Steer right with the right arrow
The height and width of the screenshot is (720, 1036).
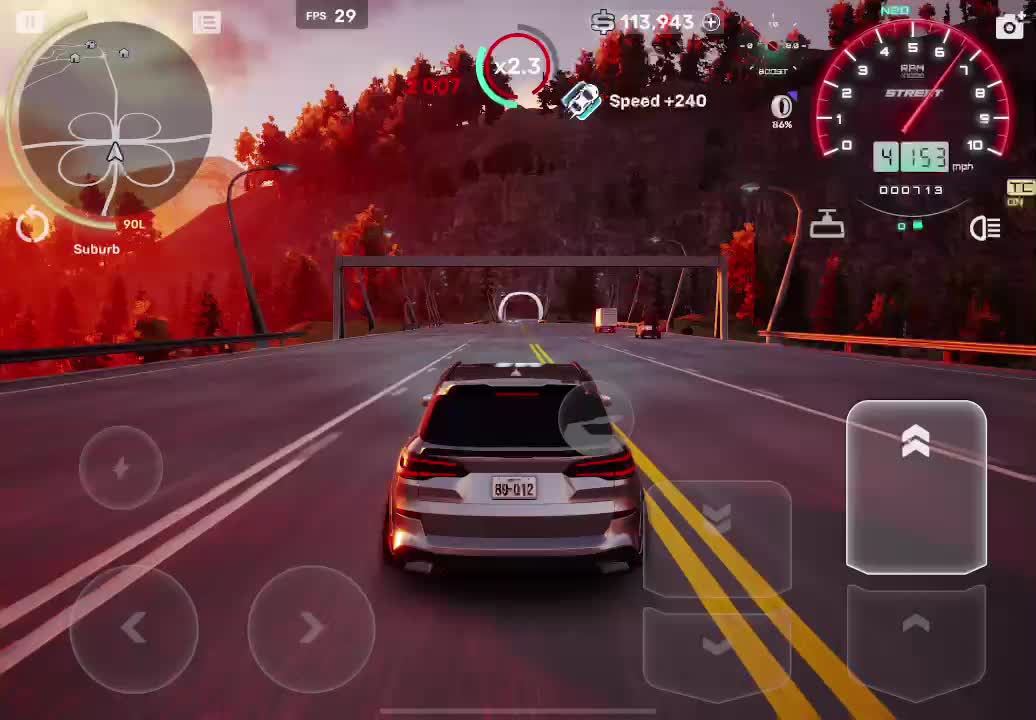click(311, 628)
